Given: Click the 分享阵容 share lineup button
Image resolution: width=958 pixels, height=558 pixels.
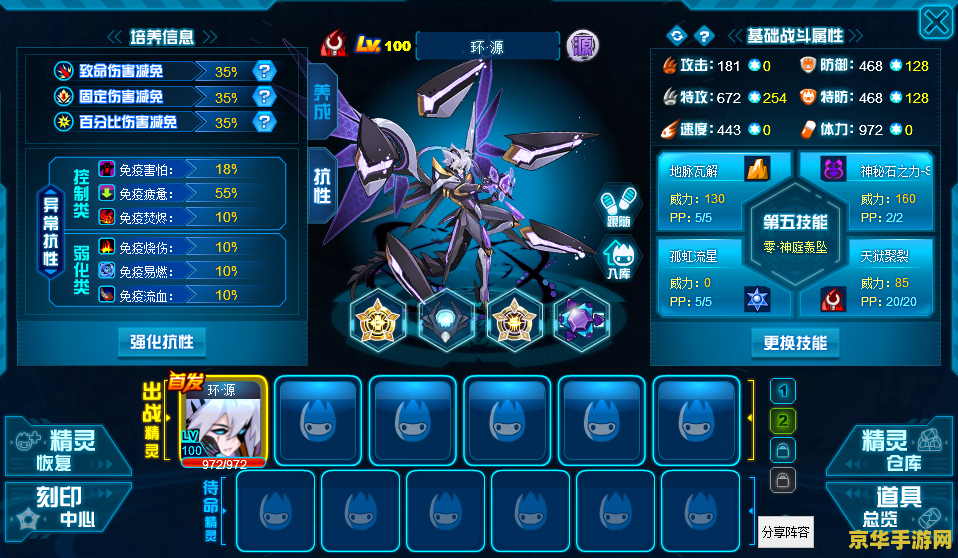Looking at the screenshot, I should click(x=785, y=531).
